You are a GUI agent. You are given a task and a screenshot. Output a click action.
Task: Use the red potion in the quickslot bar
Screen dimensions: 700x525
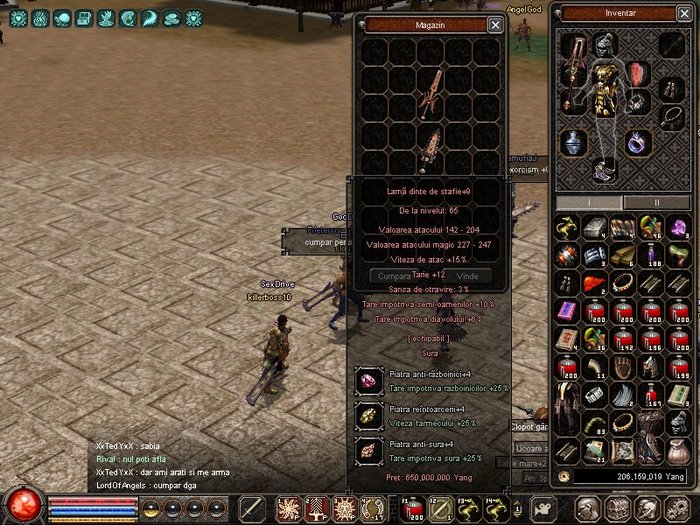411,507
